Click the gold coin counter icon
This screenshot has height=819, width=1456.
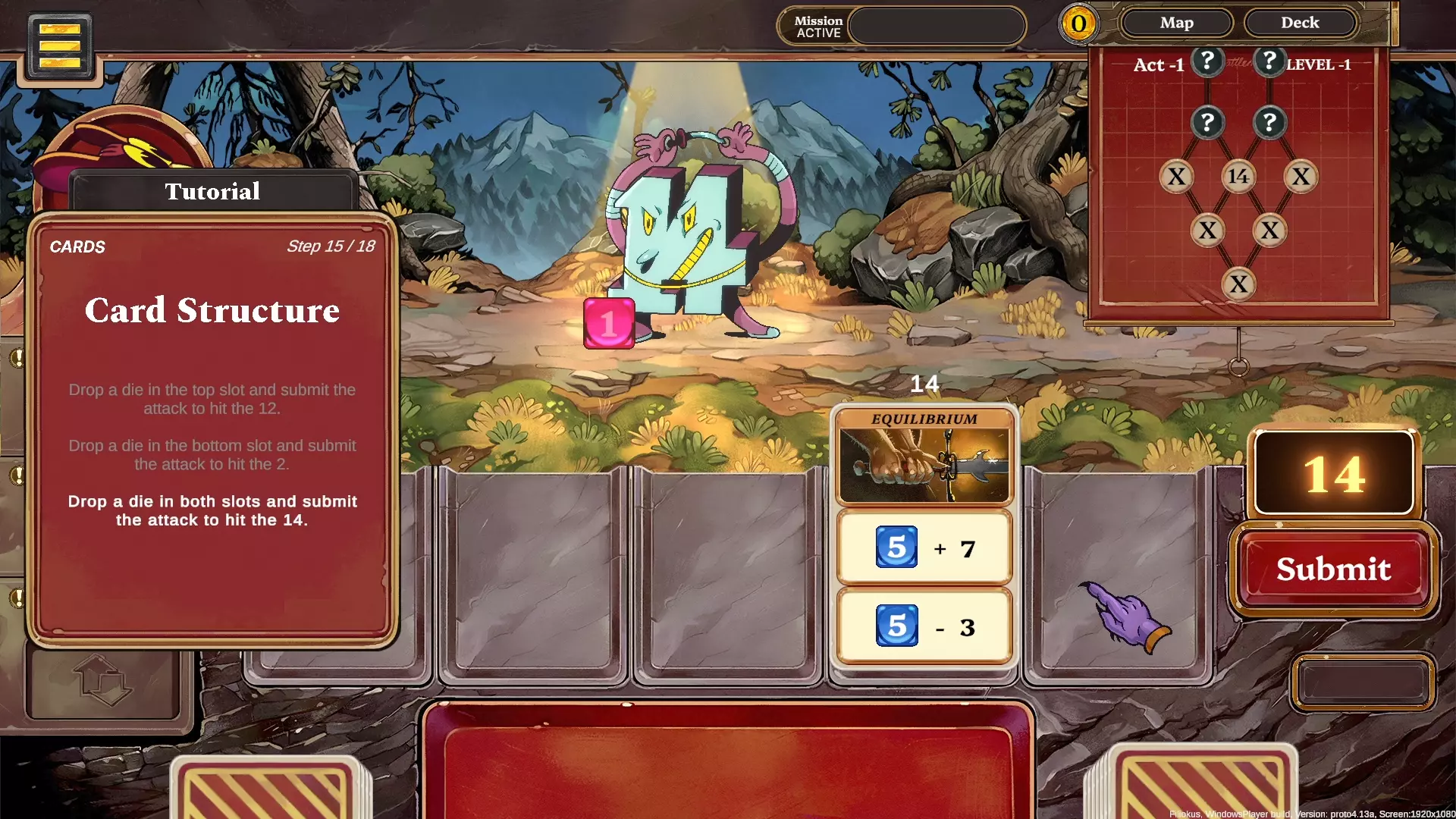point(1078,24)
